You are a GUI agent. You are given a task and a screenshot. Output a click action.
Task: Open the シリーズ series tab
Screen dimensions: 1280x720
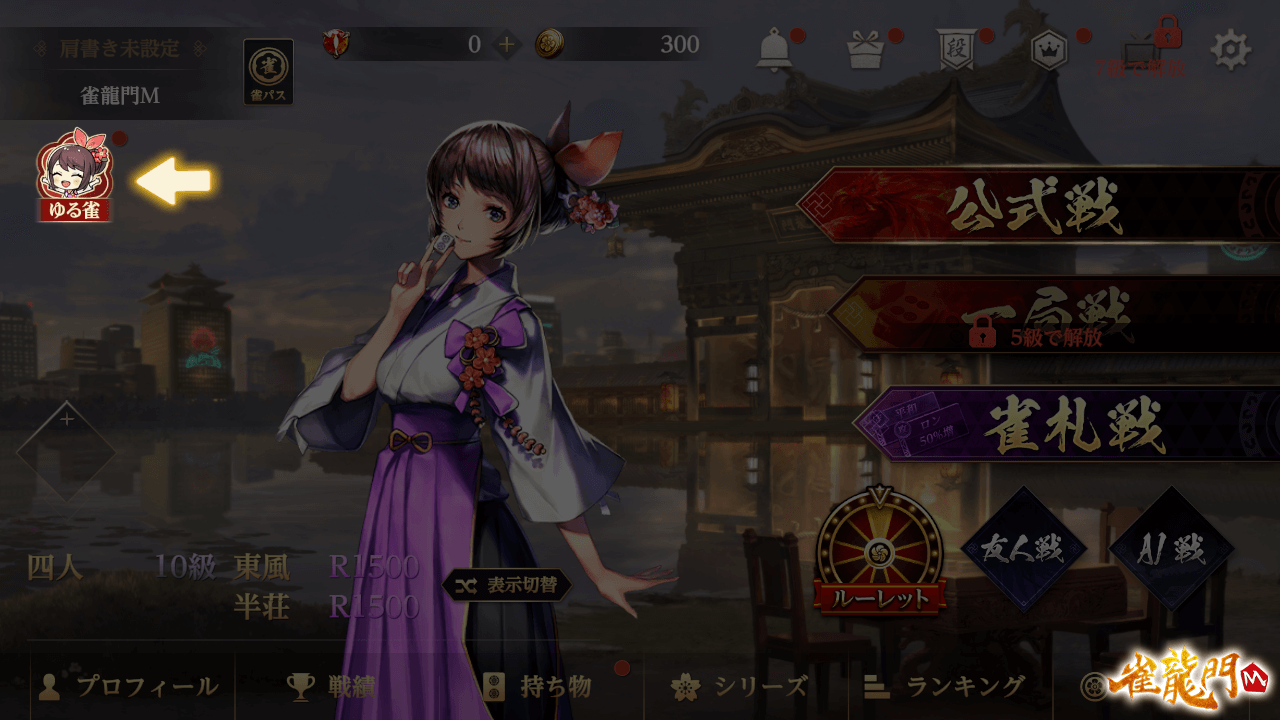(x=741, y=687)
